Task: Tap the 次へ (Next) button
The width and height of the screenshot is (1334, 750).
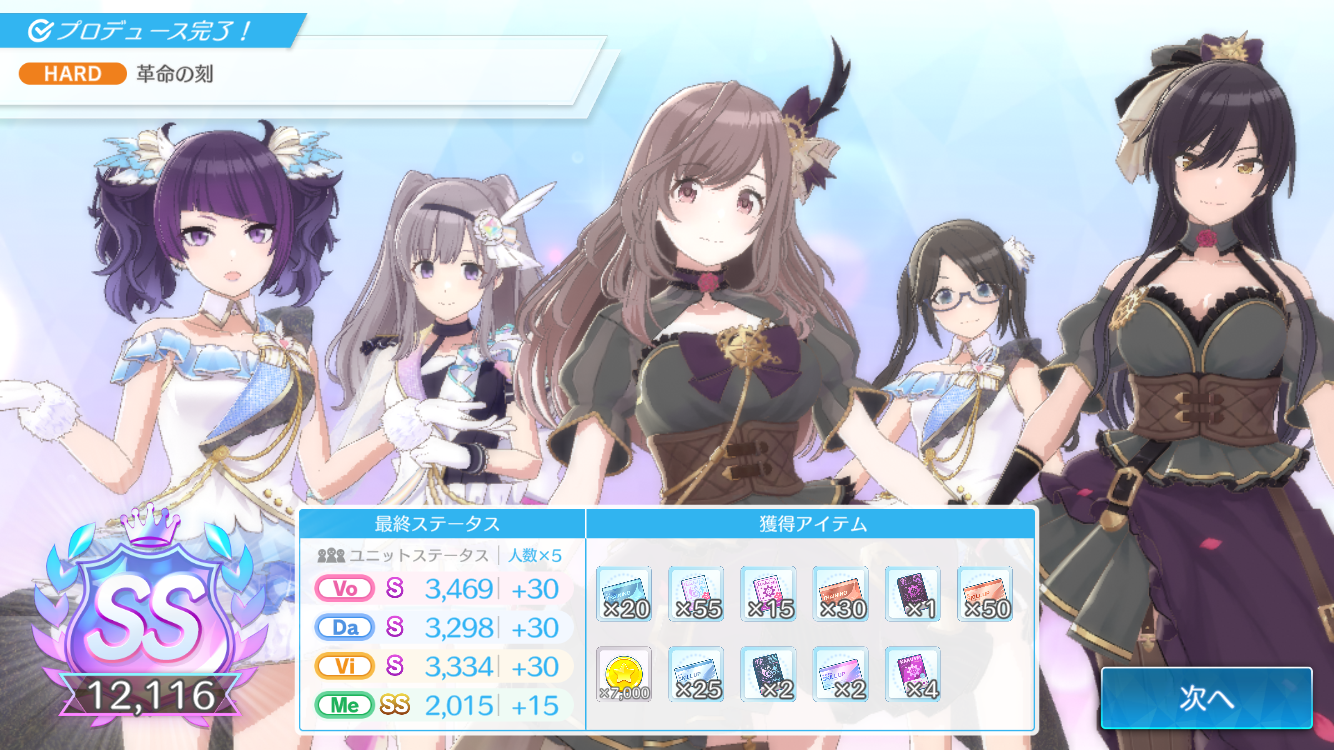Action: [1206, 698]
